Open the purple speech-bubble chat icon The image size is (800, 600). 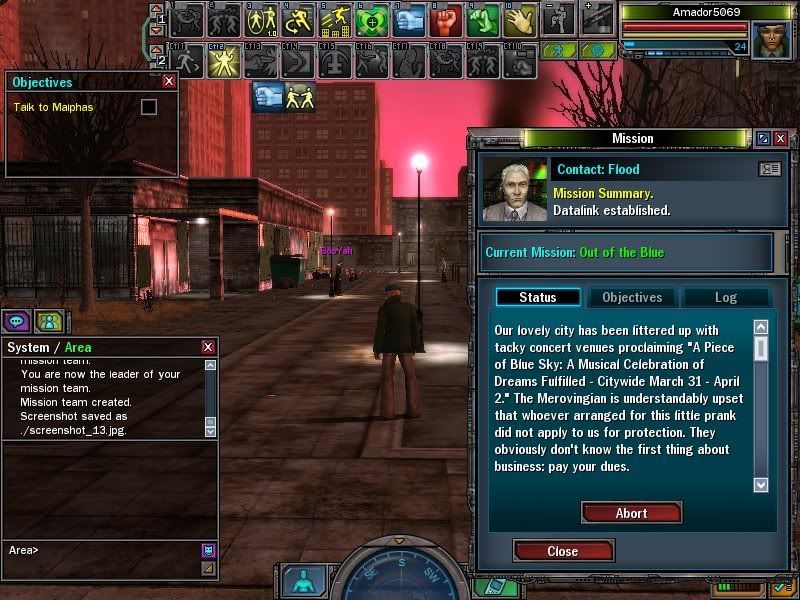[x=16, y=321]
